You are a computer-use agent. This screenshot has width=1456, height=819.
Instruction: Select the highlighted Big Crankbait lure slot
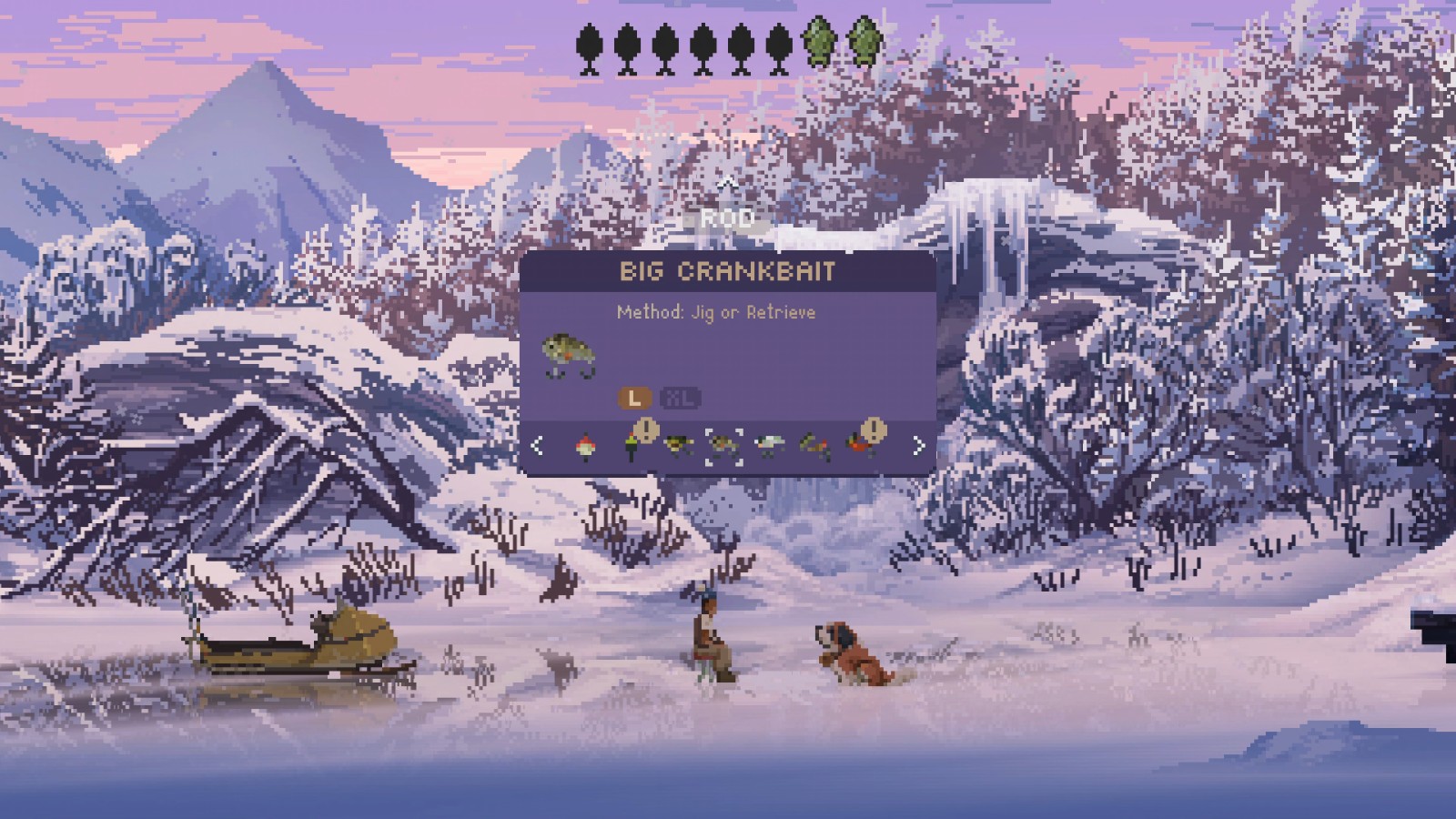tap(723, 445)
